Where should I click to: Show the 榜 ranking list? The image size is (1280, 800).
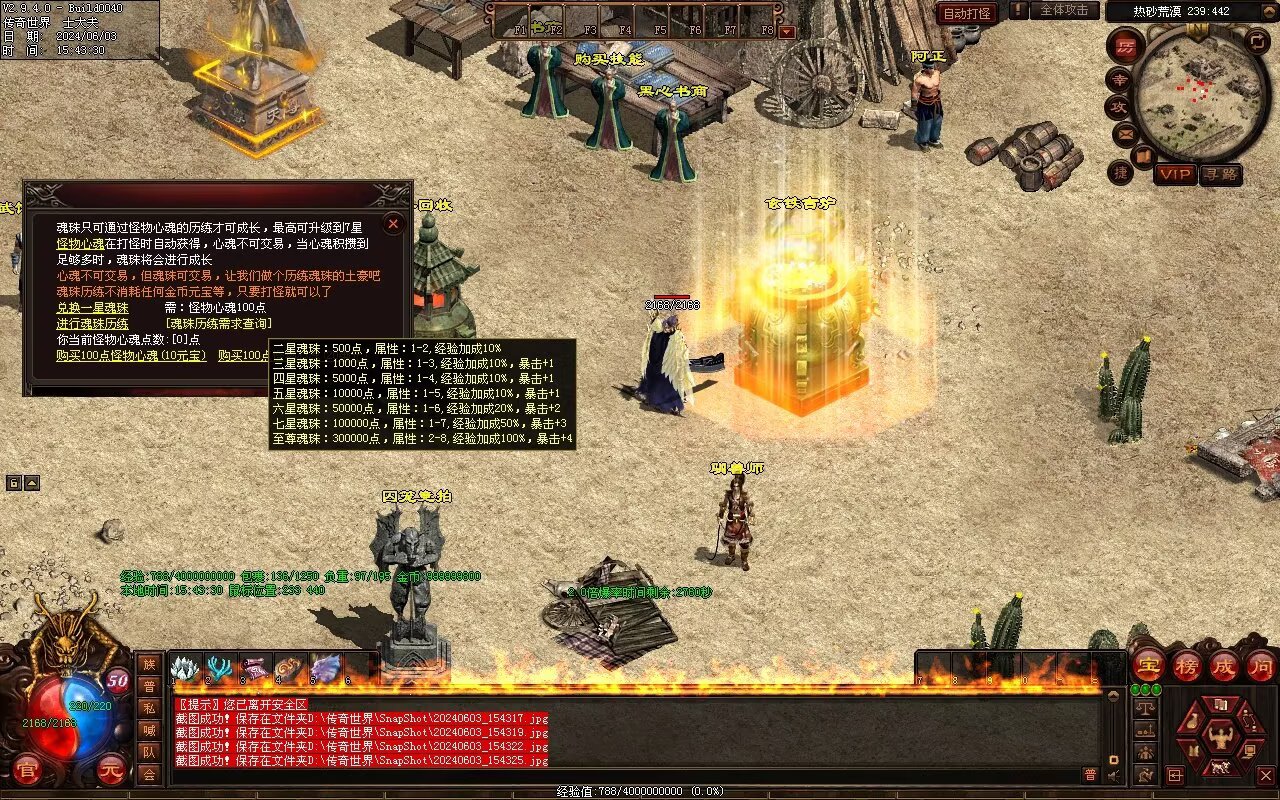[1187, 665]
